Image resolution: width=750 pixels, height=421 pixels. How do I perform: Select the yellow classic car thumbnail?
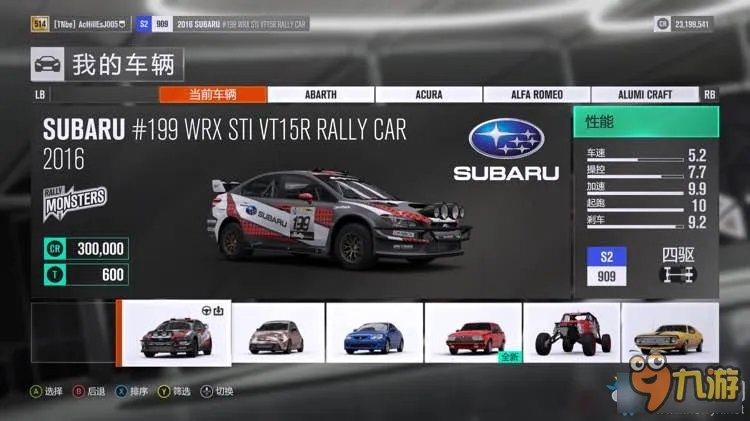tap(669, 332)
